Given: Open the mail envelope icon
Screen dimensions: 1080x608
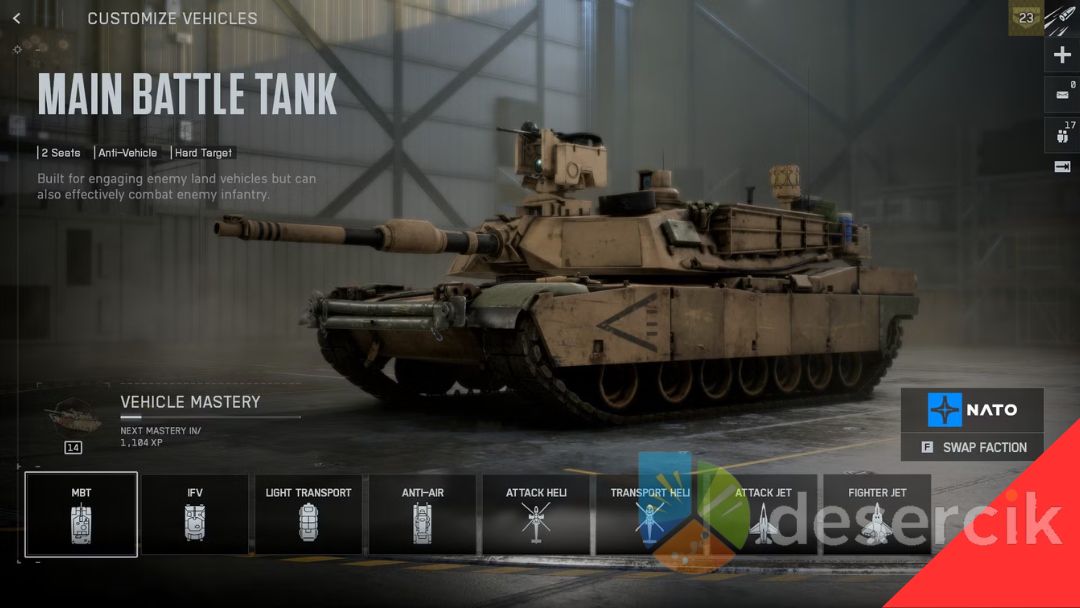Looking at the screenshot, I should coord(1062,95).
